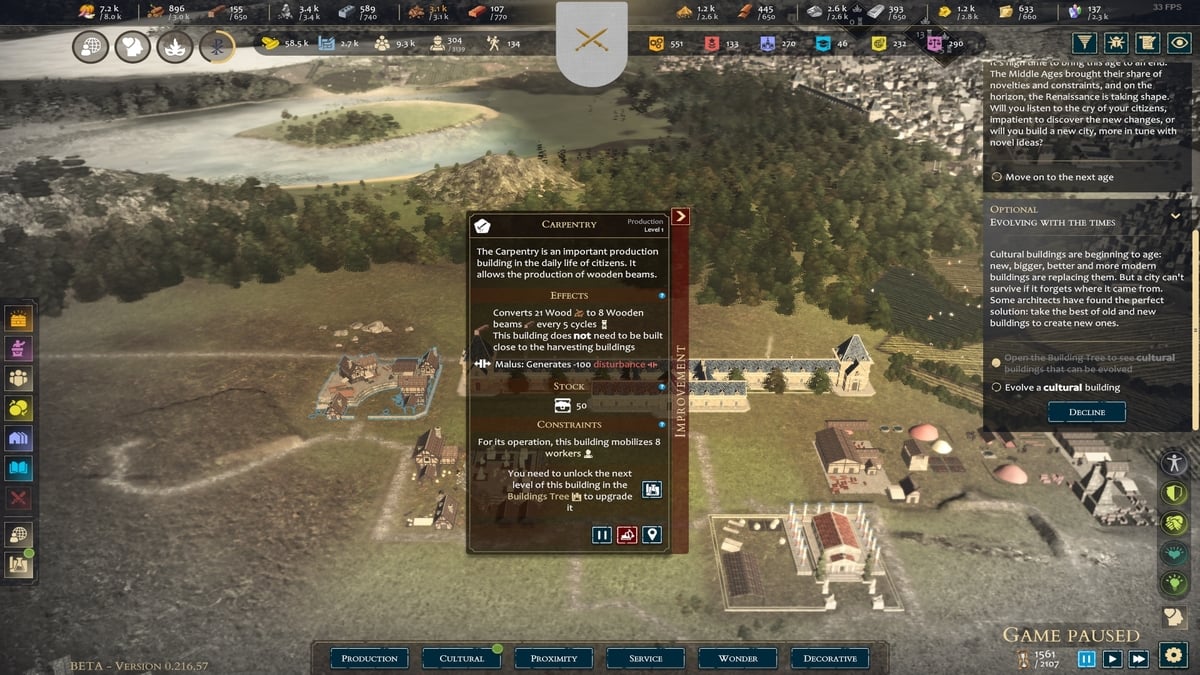The image size is (1200, 675).
Task: Pause the Carpentry building's production
Action: tap(602, 535)
